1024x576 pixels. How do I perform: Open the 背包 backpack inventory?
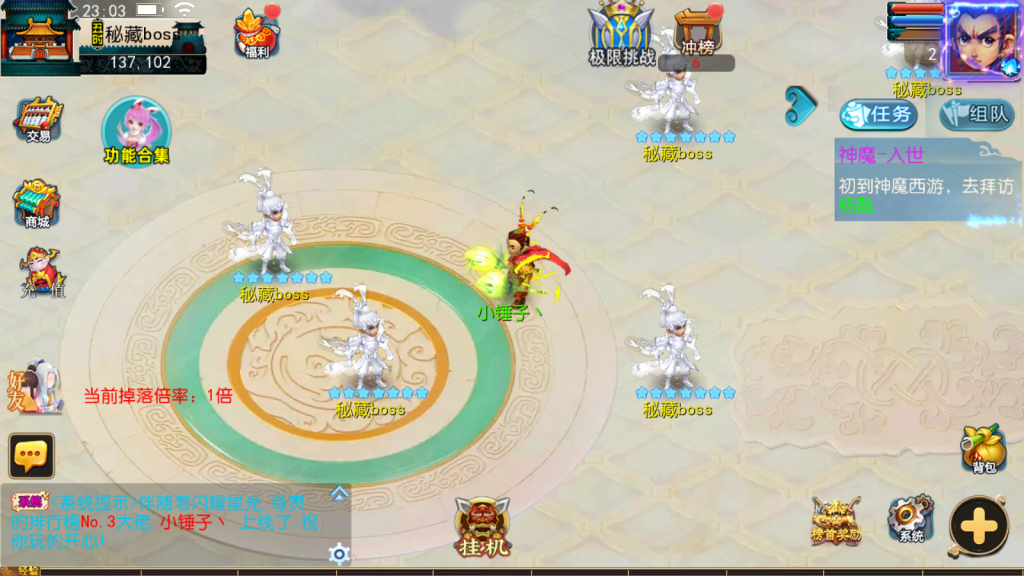[x=983, y=448]
